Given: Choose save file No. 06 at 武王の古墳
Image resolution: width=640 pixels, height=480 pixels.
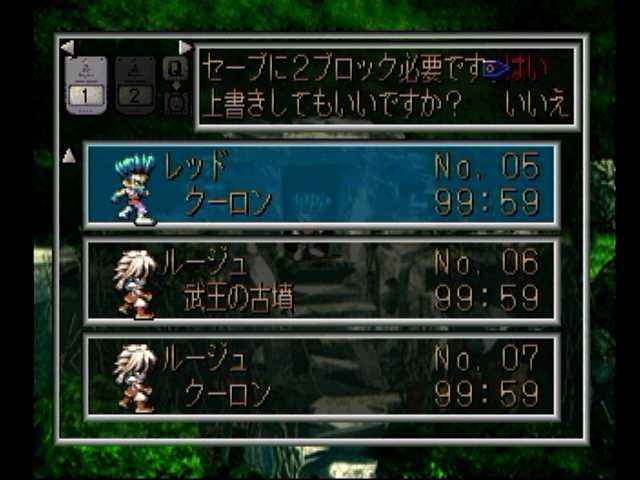Looking at the screenshot, I should (x=321, y=280).
